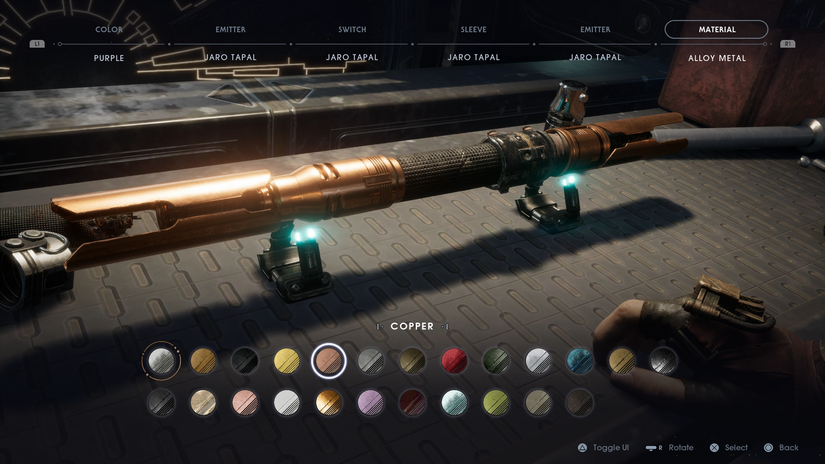Pick the red material swatch
Image resolution: width=825 pixels, height=464 pixels.
click(x=454, y=361)
